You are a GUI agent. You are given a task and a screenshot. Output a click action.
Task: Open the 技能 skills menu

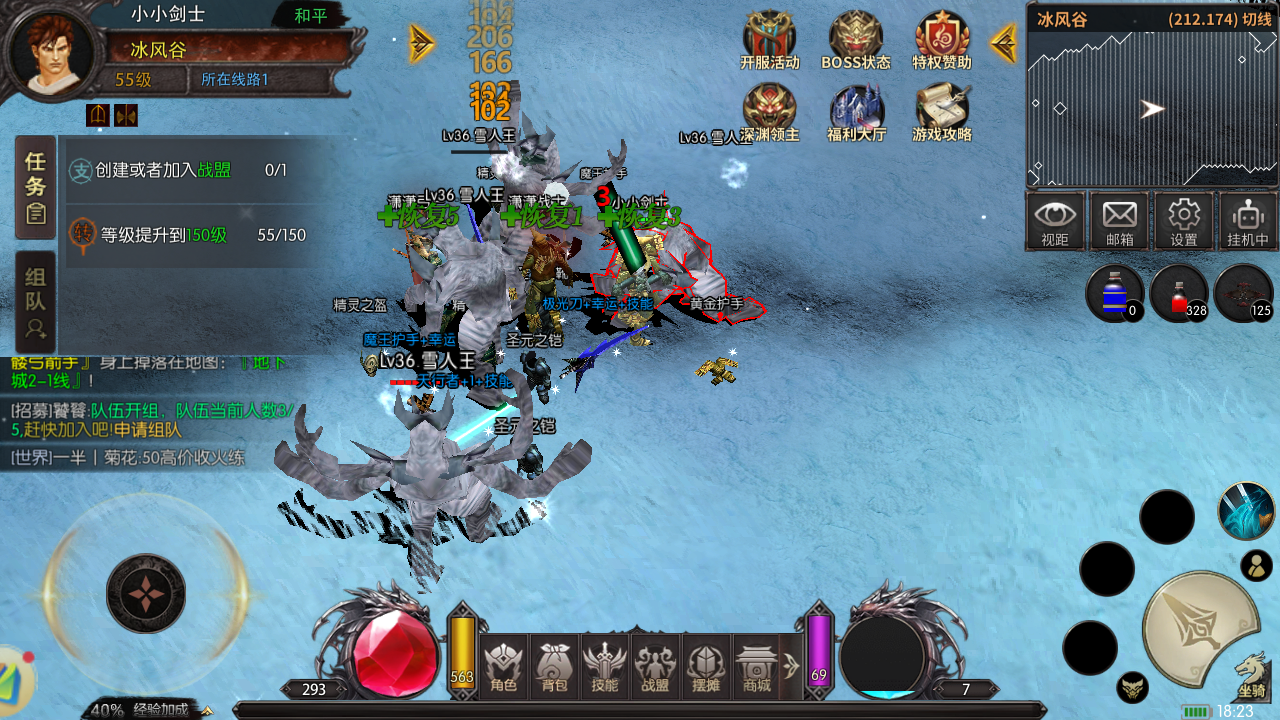[605, 666]
